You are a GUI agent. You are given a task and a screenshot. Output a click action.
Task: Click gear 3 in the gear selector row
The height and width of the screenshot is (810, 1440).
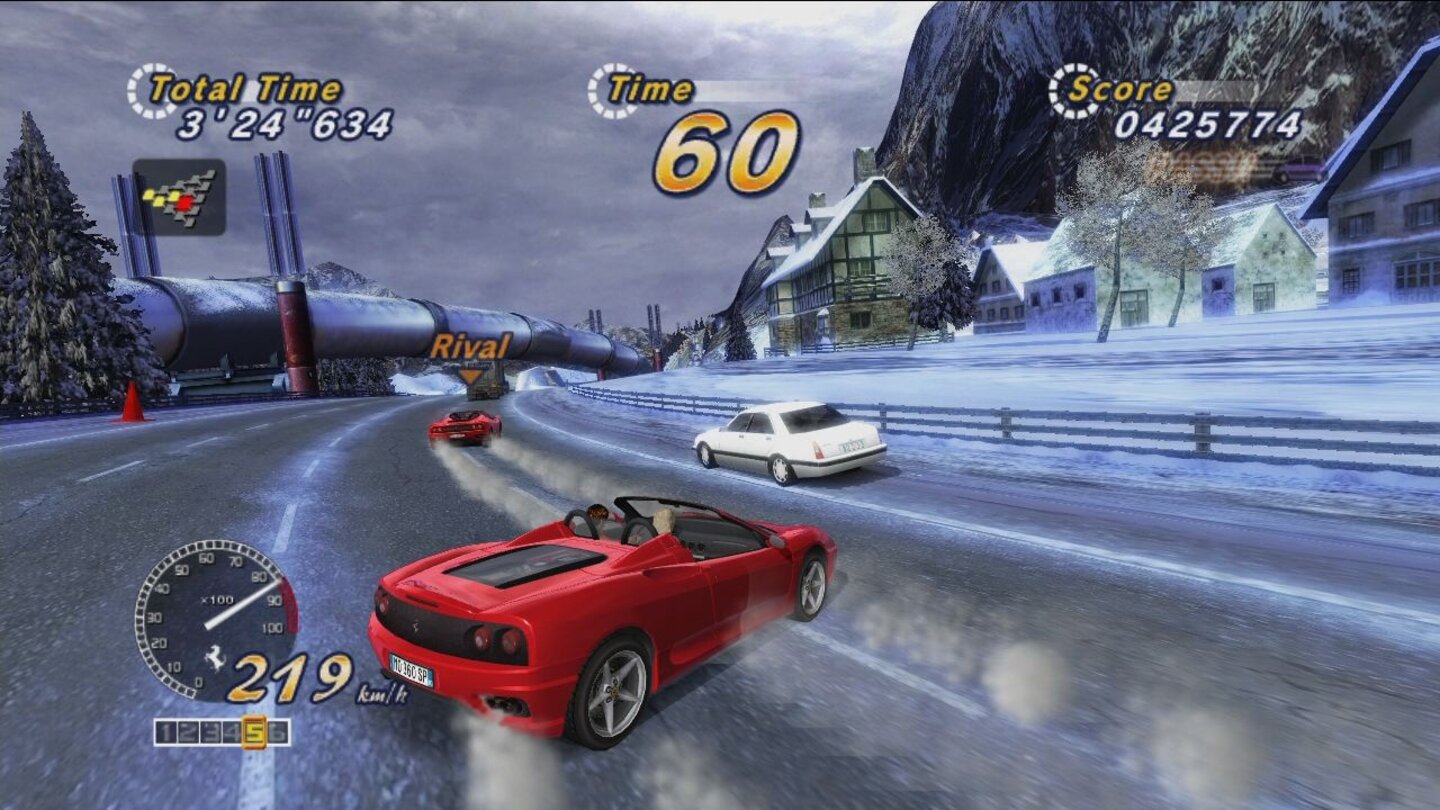(x=208, y=731)
